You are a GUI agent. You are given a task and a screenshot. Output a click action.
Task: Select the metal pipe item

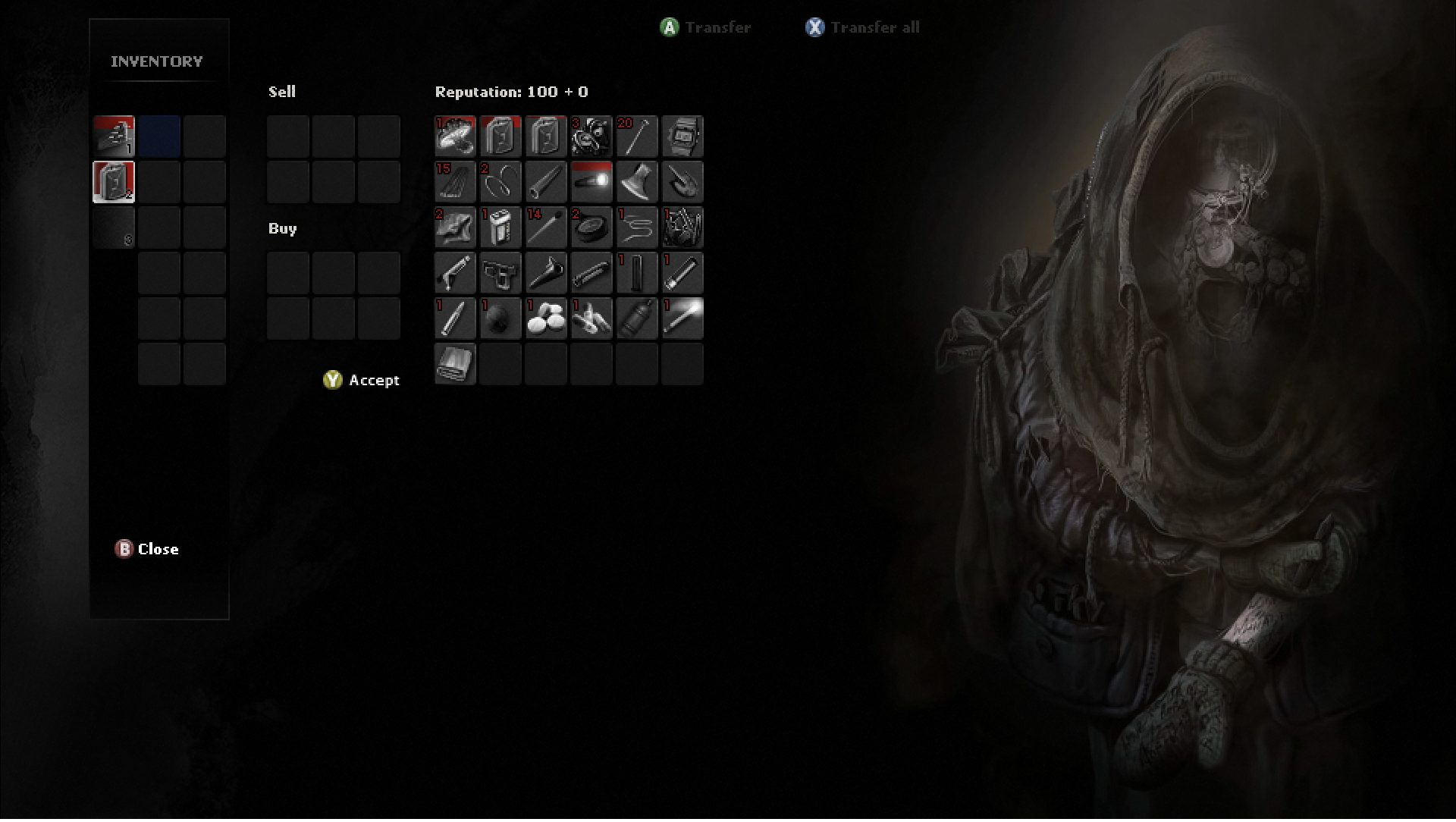(546, 182)
